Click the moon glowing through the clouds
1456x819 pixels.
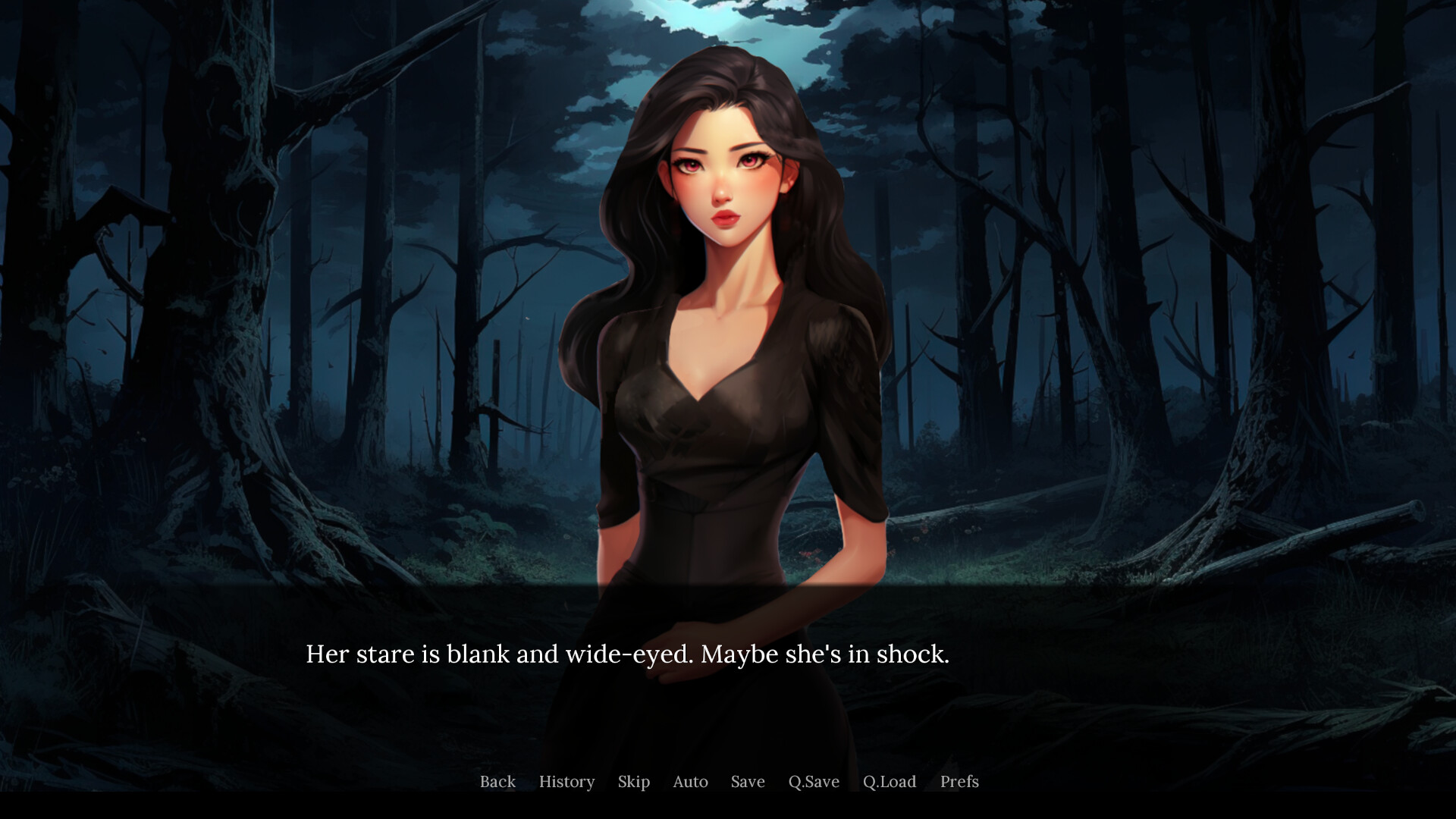[x=717, y=19]
